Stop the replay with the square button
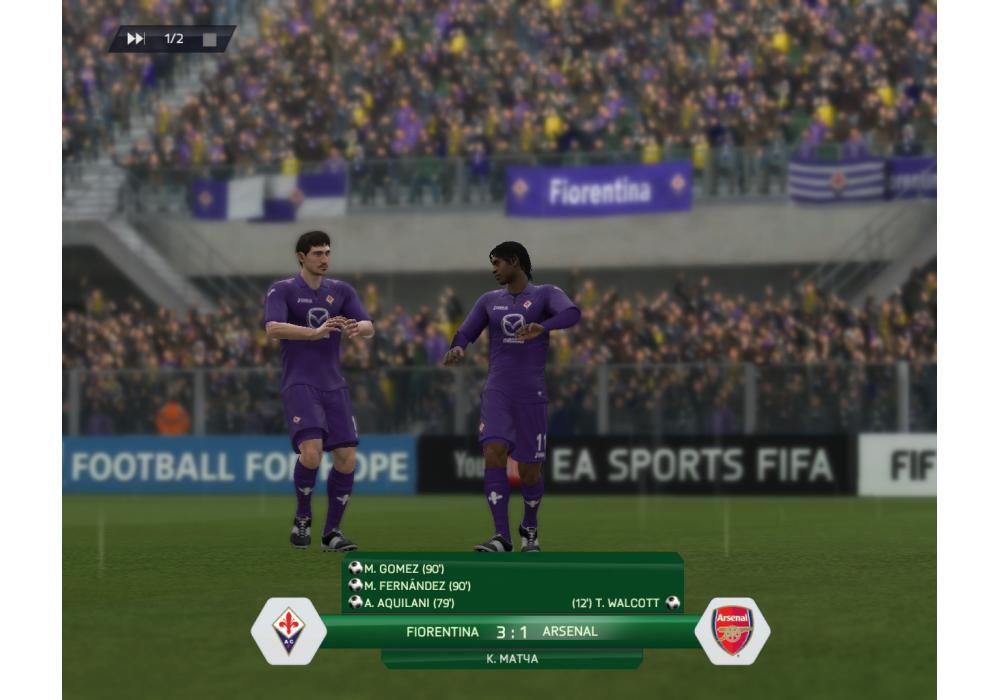 click(209, 39)
